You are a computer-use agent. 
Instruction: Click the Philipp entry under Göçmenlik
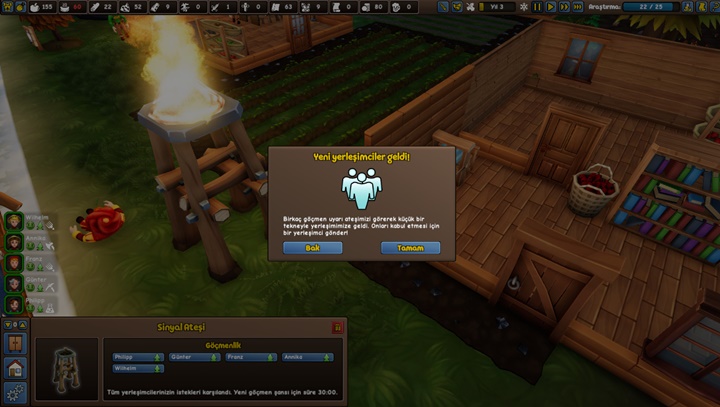[x=138, y=357]
